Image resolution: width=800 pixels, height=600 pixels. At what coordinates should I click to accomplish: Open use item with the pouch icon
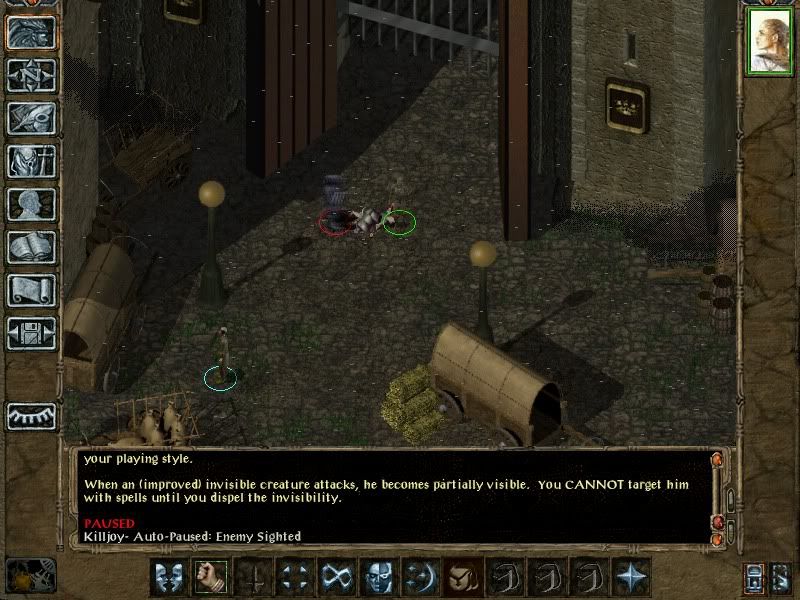[461, 576]
